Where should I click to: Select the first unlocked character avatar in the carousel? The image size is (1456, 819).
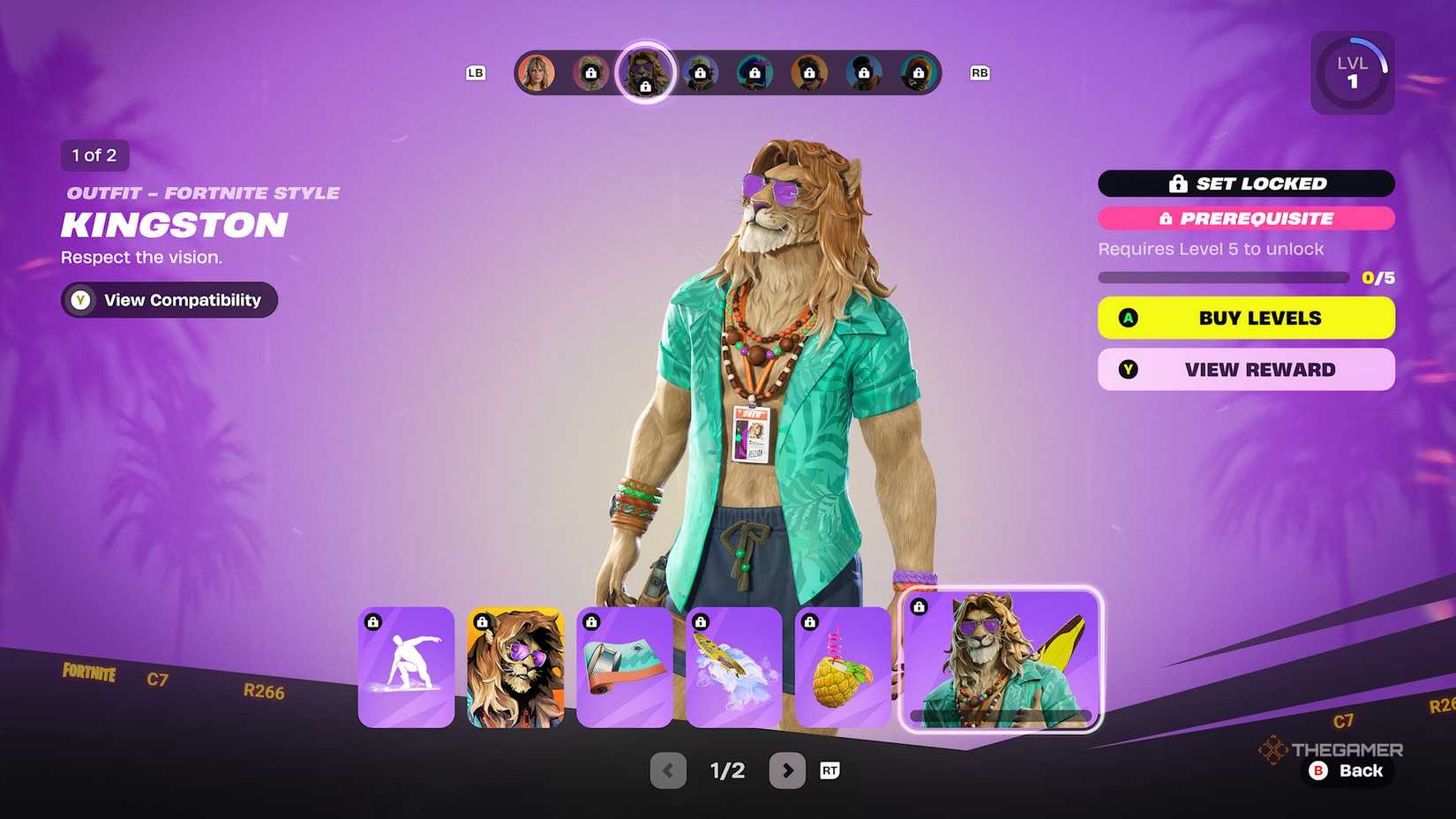click(x=538, y=71)
